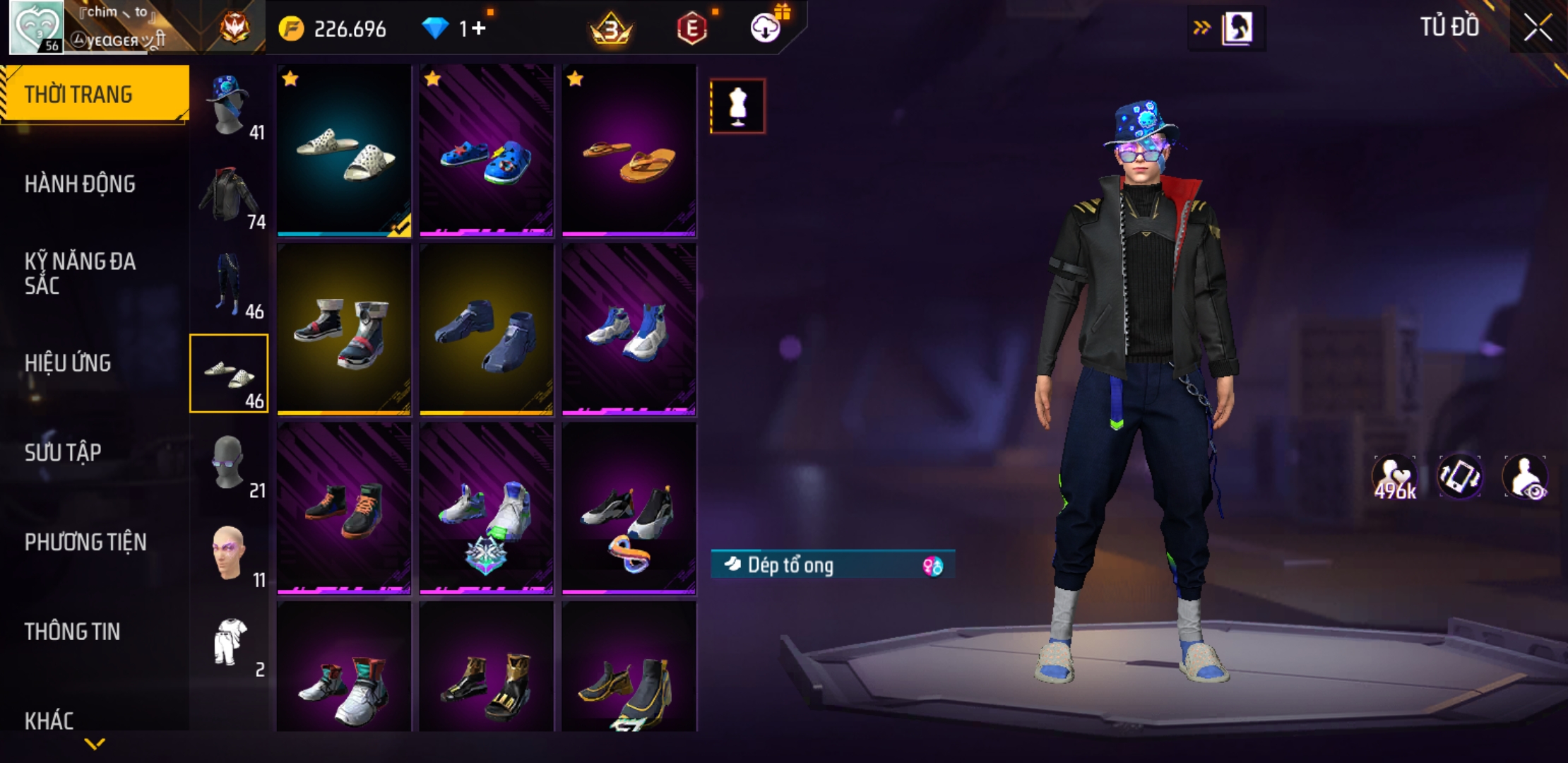Add diamonds with the plus button
The height and width of the screenshot is (763, 1568).
click(479, 28)
